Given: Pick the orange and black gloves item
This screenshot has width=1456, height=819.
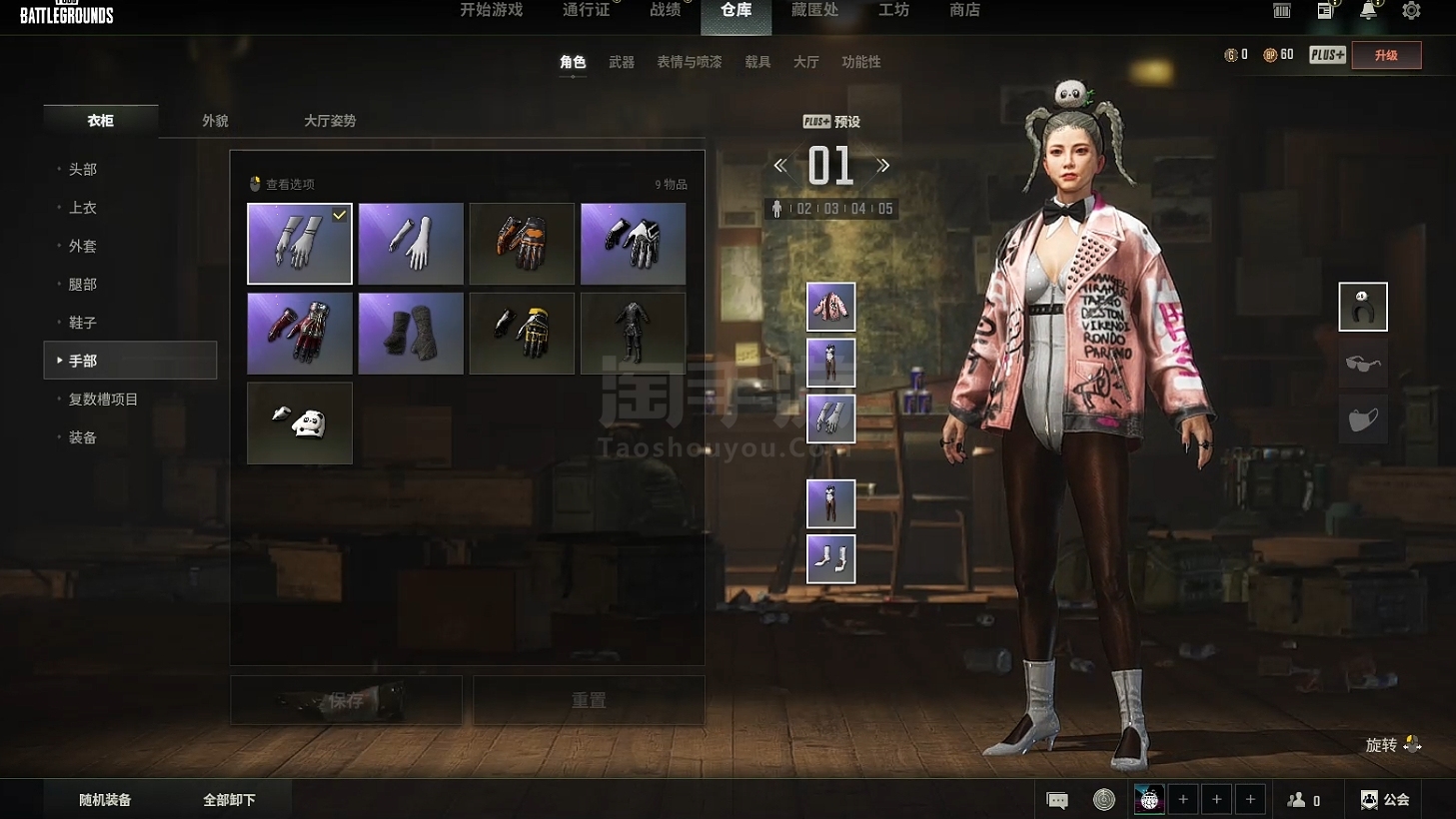Looking at the screenshot, I should [x=522, y=244].
